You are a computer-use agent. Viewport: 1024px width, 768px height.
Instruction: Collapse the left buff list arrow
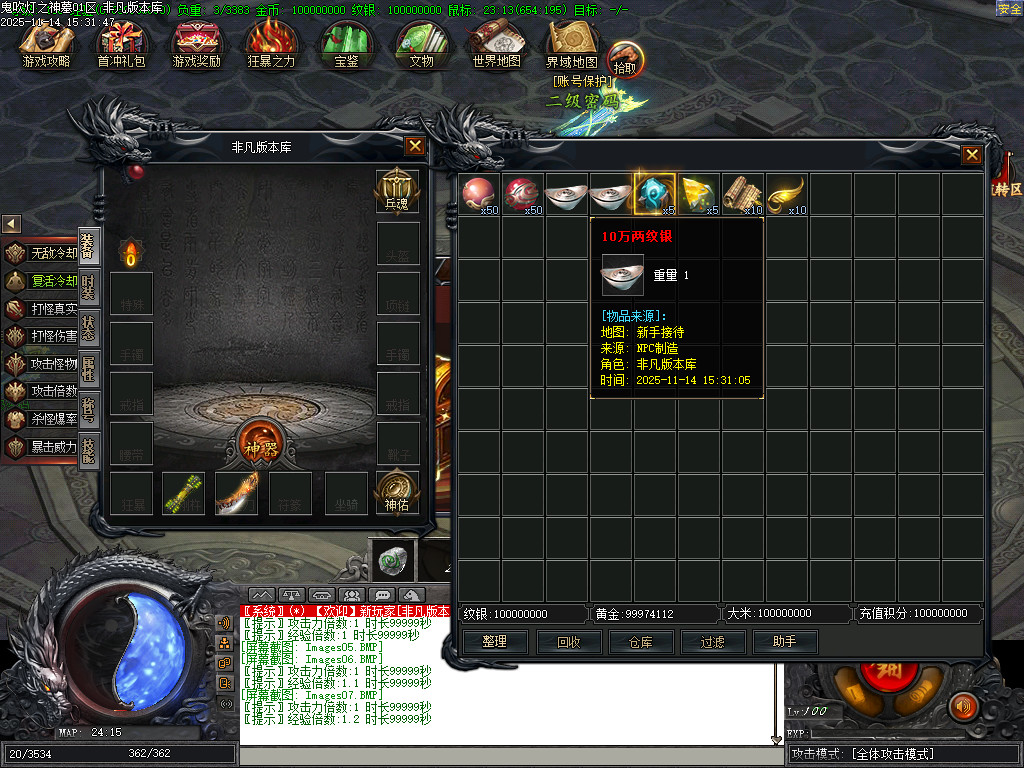12,224
